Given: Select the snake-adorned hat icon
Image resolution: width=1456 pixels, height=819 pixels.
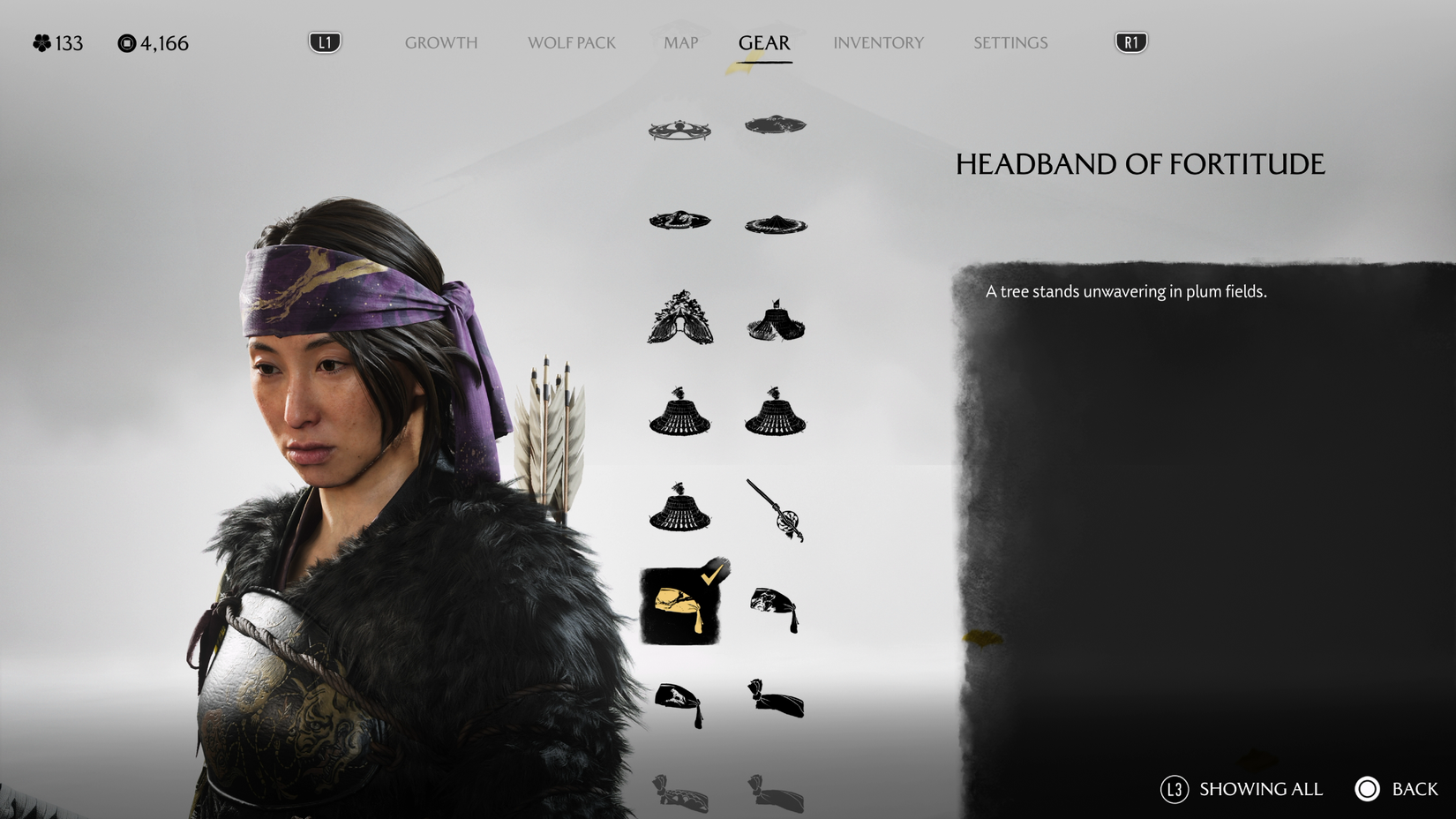Looking at the screenshot, I should [x=679, y=221].
